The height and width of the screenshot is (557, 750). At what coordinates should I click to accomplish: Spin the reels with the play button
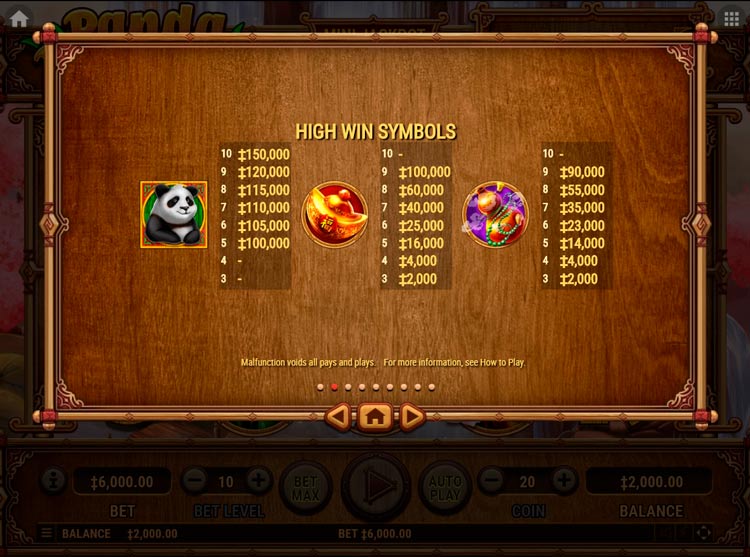(x=376, y=487)
